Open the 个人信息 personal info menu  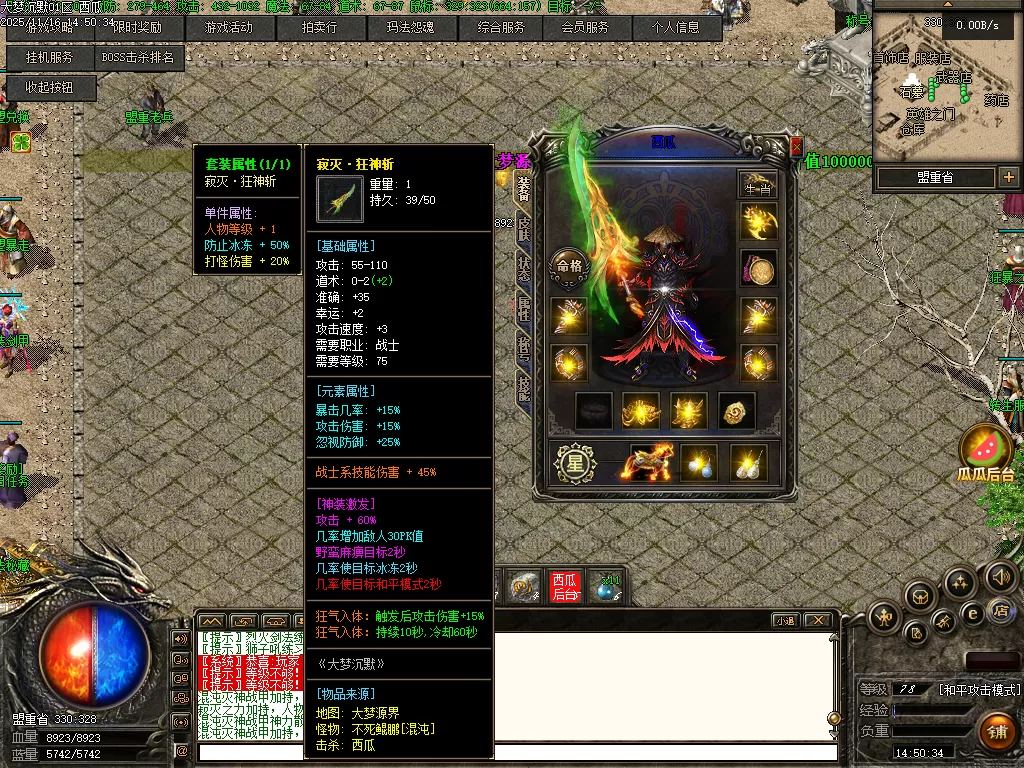click(x=676, y=28)
